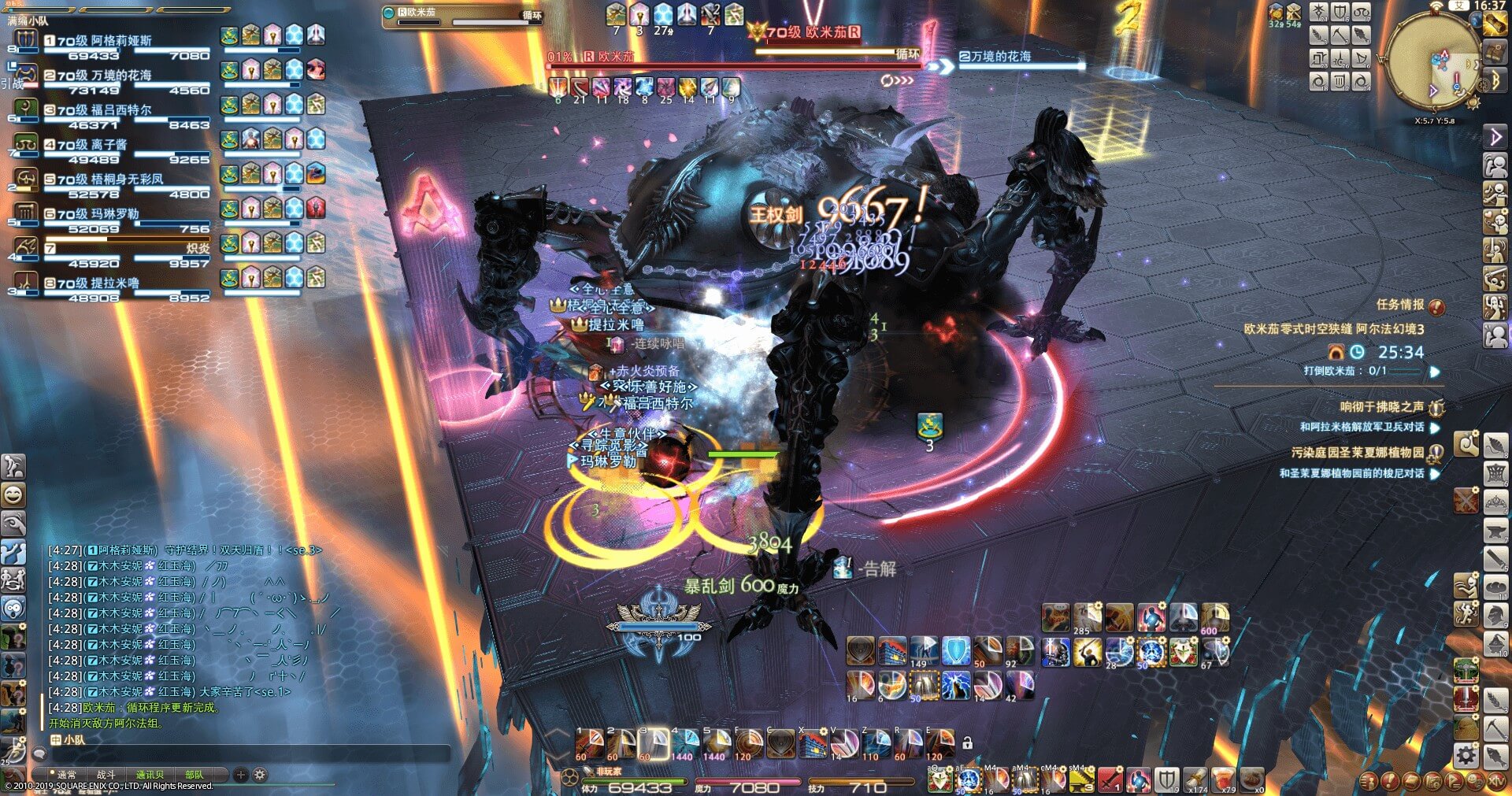
Task: Open the 响彻于拂晓之声 quest entry
Action: [1381, 407]
